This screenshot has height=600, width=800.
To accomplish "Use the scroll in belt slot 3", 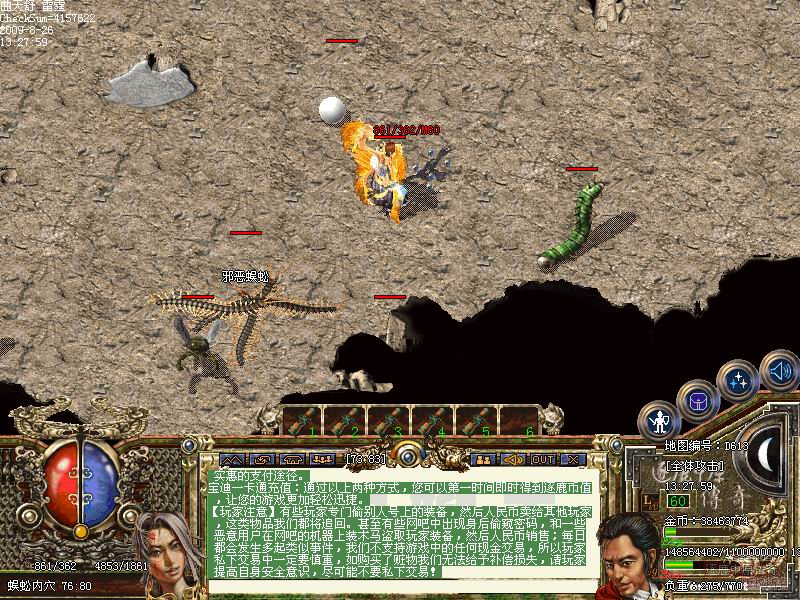I will [389, 420].
